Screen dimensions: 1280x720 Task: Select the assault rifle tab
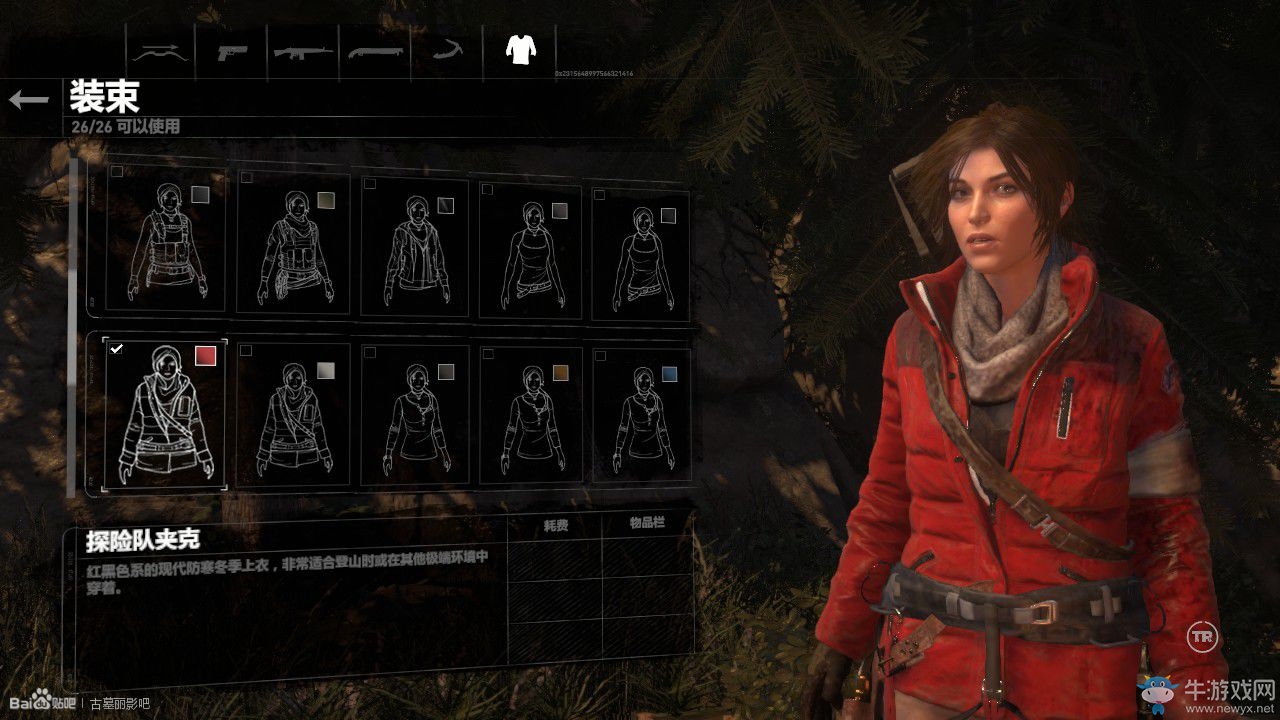tap(304, 52)
